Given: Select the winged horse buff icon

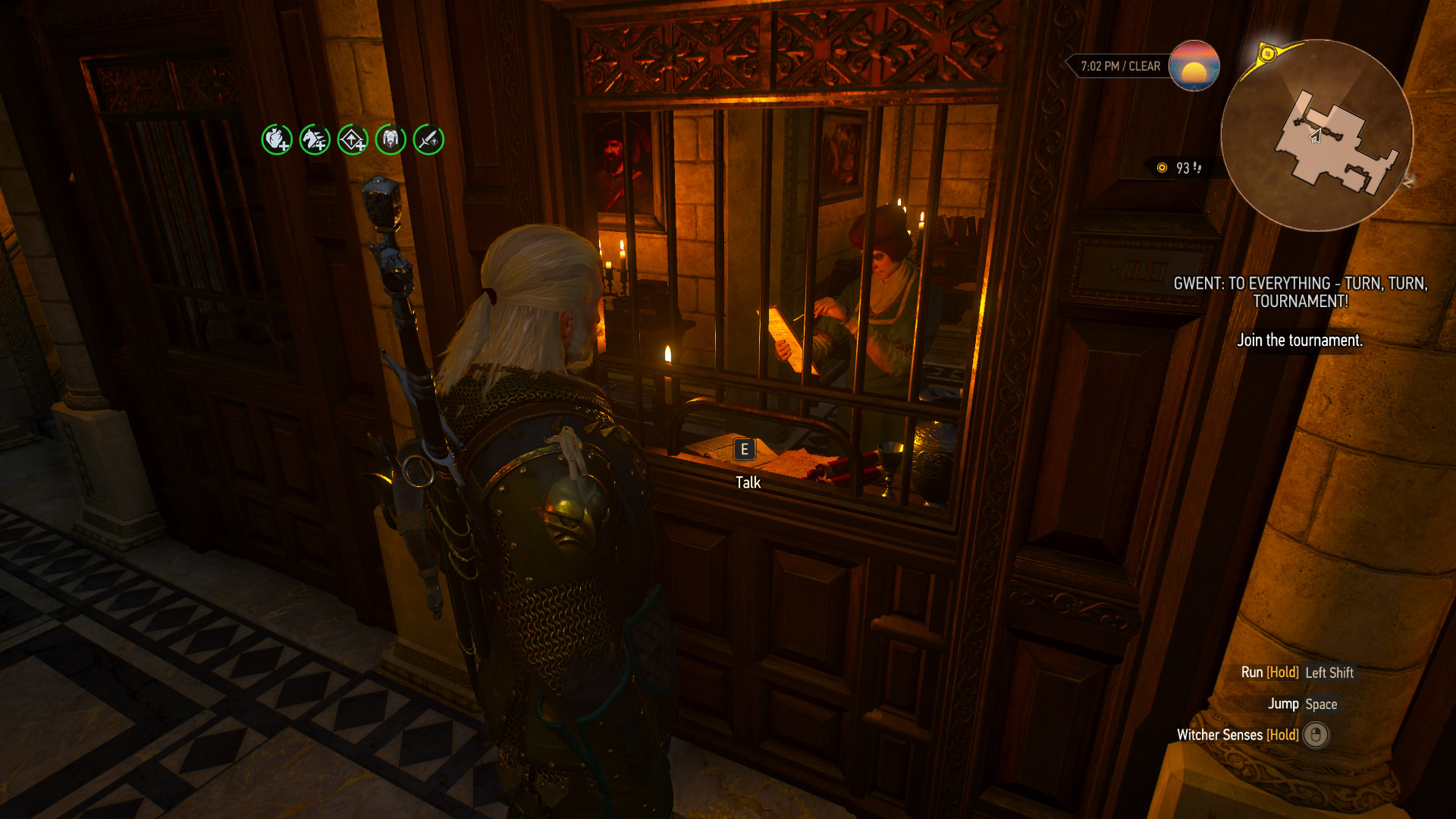Looking at the screenshot, I should [x=315, y=140].
